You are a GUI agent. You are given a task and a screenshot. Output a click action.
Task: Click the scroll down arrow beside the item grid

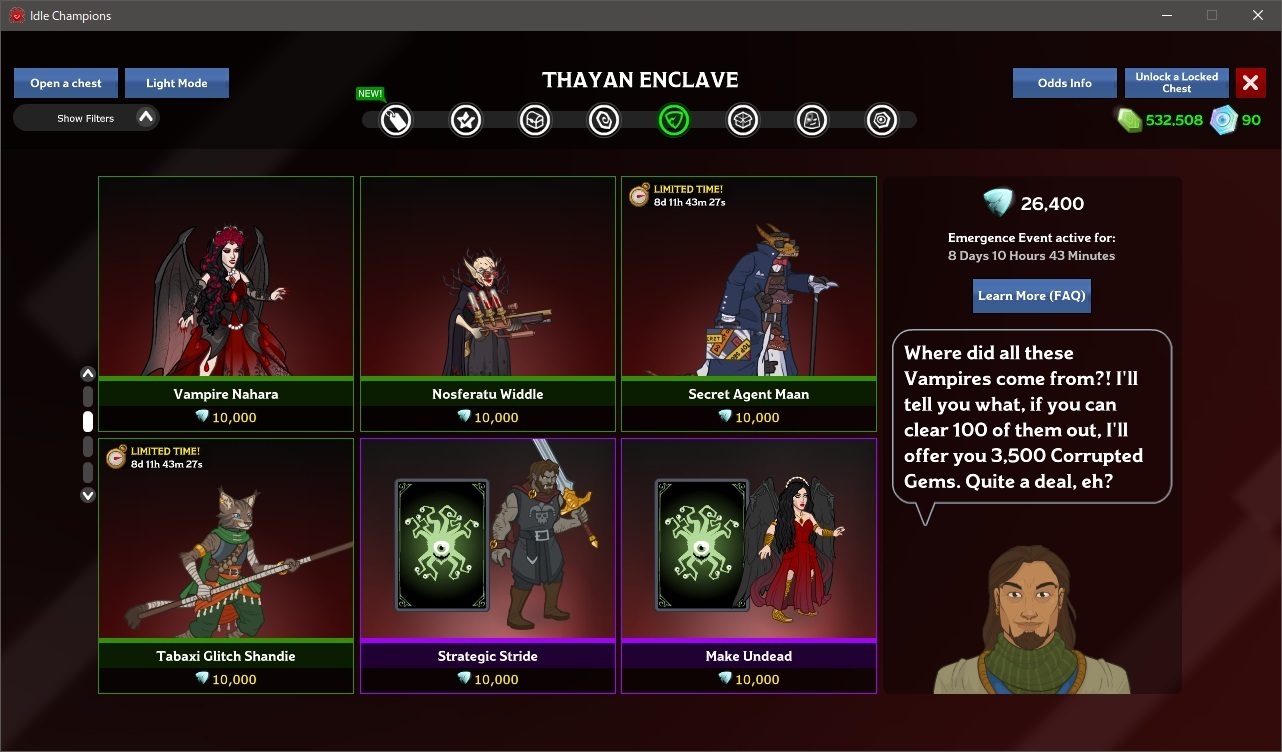(88, 495)
